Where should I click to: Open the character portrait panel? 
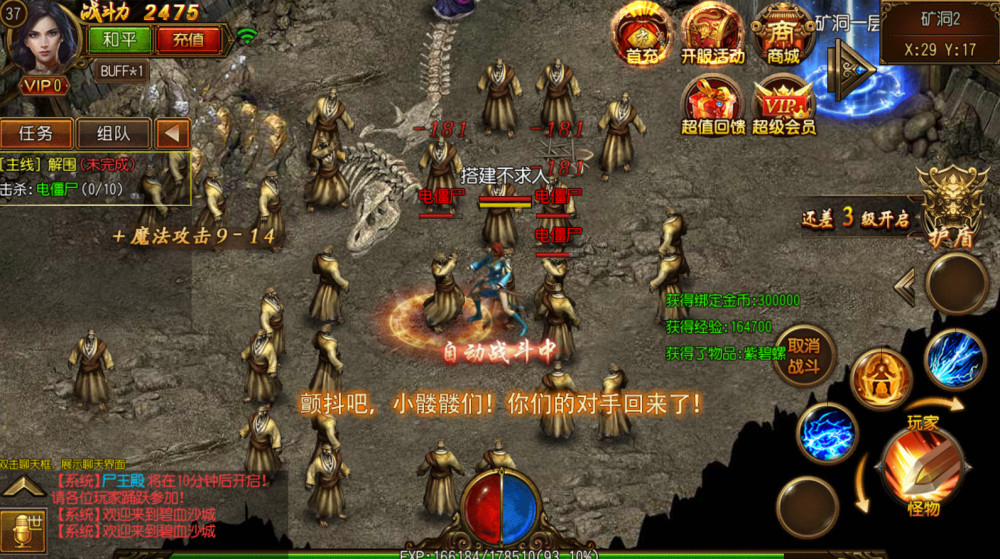42,40
